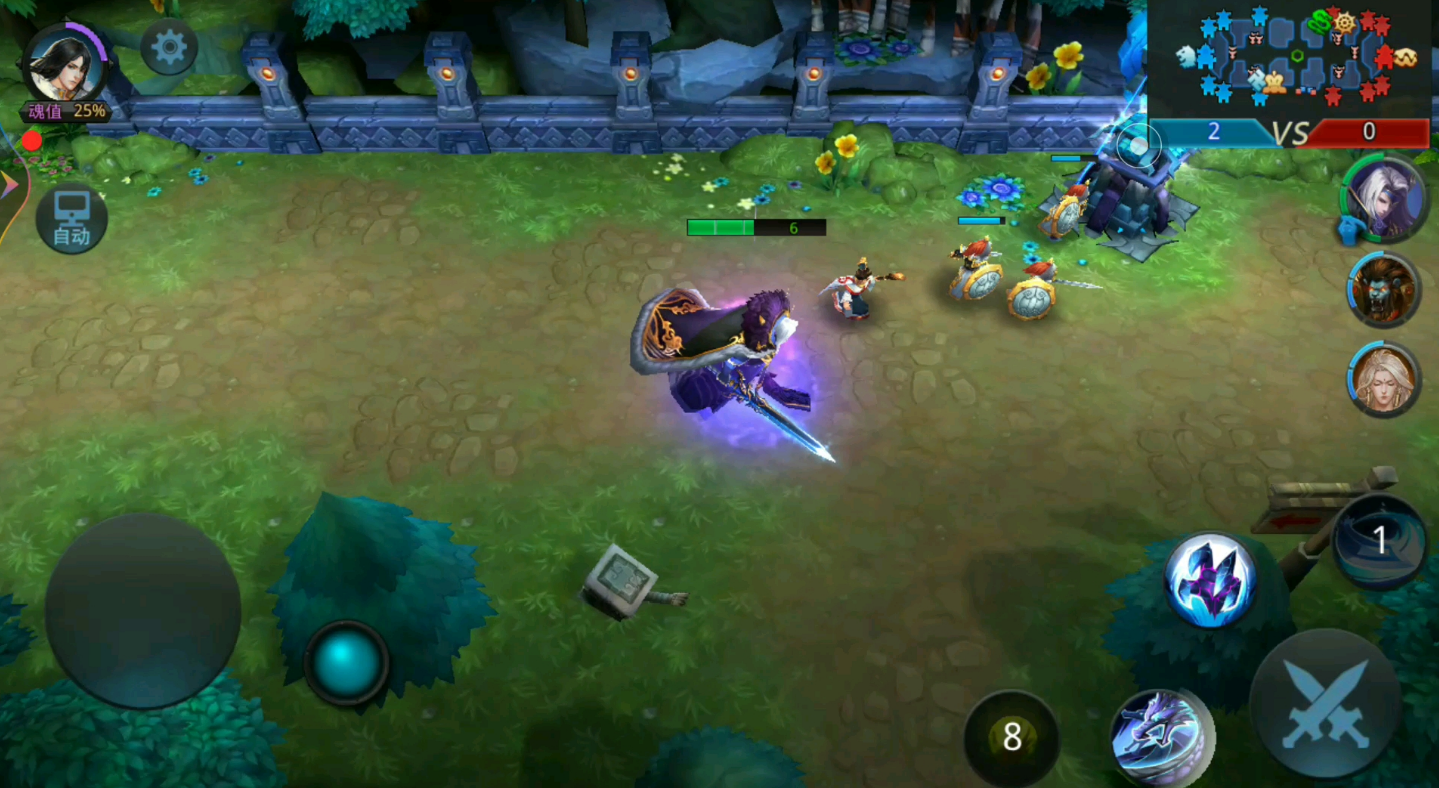Tap the skill on 8 second cooldown

[1011, 738]
